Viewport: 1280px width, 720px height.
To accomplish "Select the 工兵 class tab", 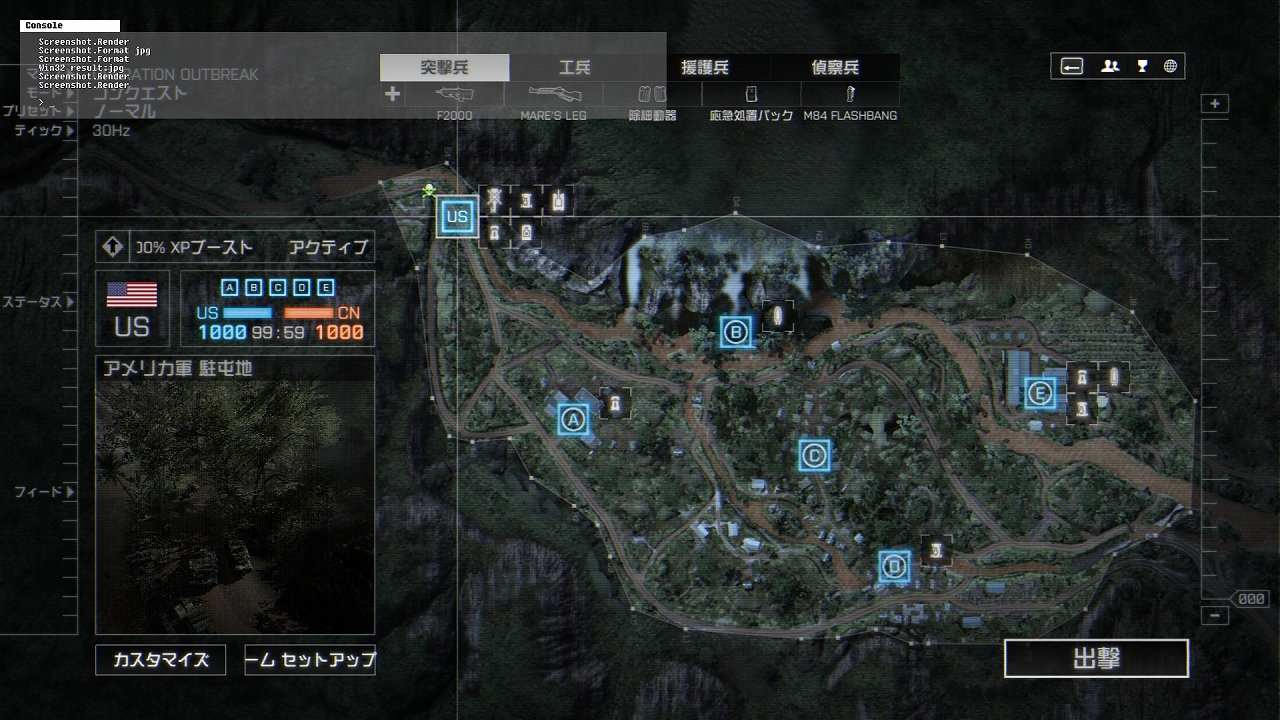I will pos(574,68).
